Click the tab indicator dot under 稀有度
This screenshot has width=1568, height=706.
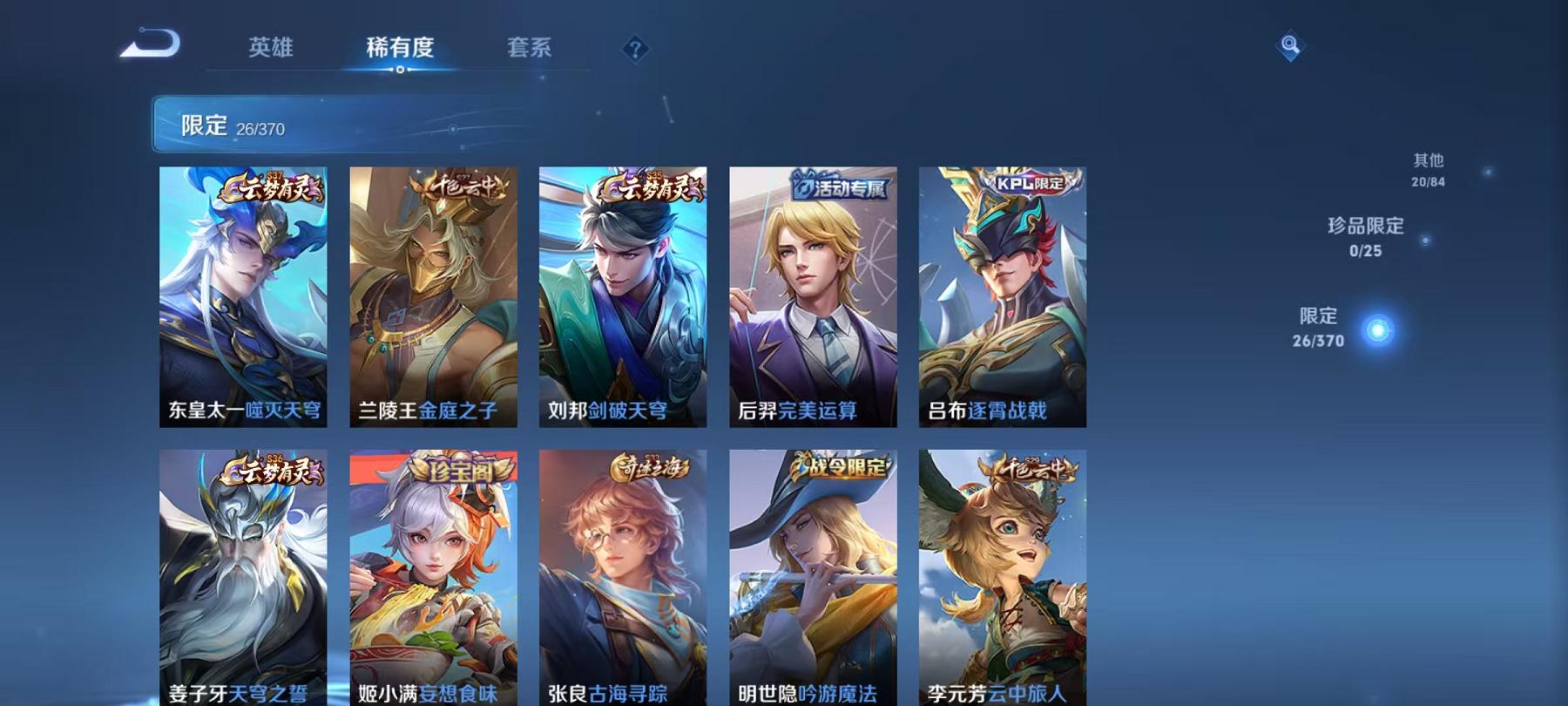tap(402, 70)
